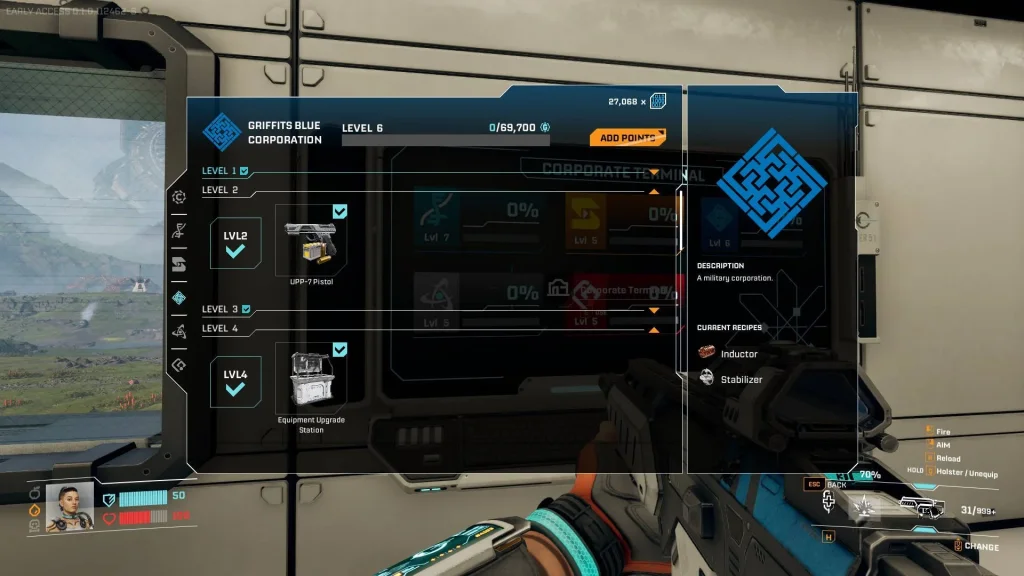Switch to the atom-swirl corporation tab
The width and height of the screenshot is (1024, 576).
[x=179, y=331]
